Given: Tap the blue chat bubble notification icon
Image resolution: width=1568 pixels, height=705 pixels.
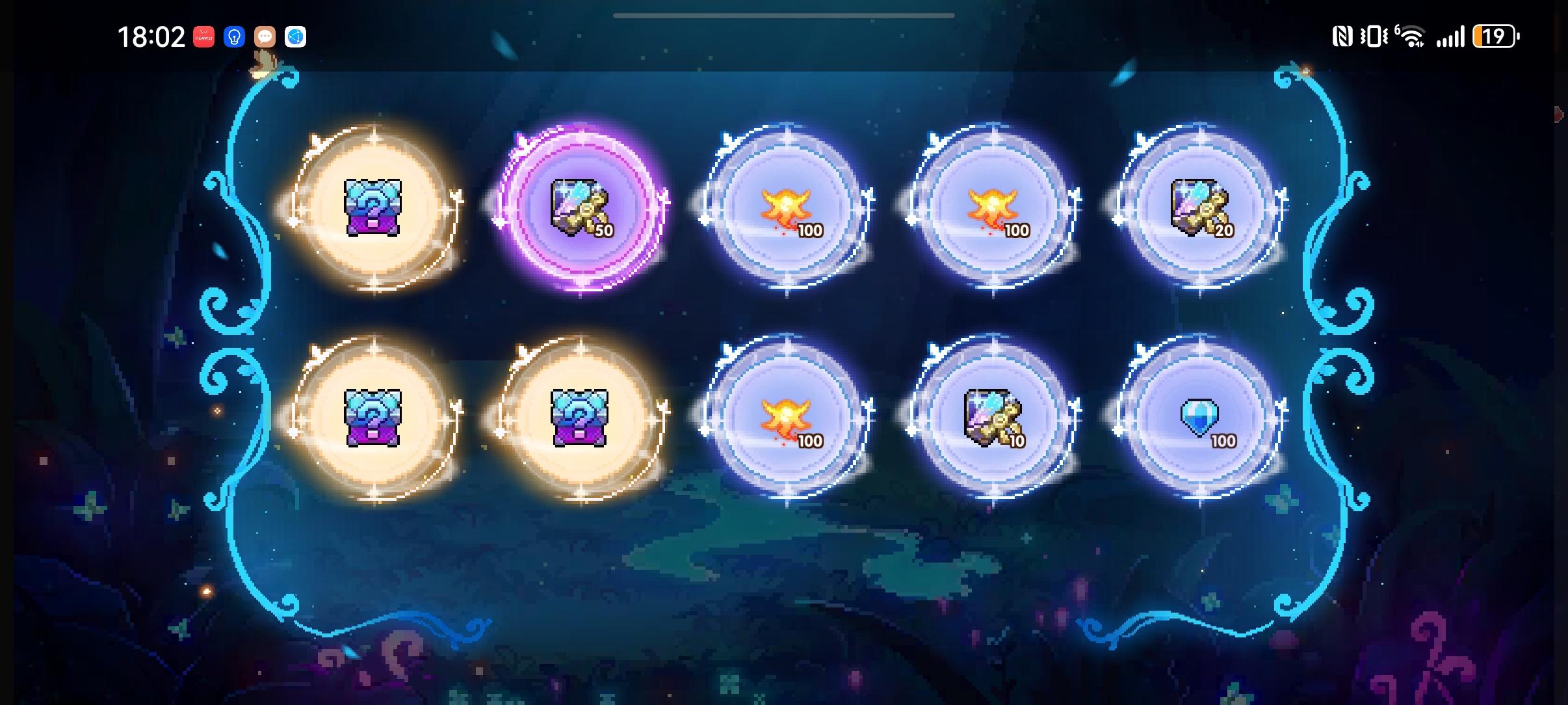Looking at the screenshot, I should [x=296, y=37].
